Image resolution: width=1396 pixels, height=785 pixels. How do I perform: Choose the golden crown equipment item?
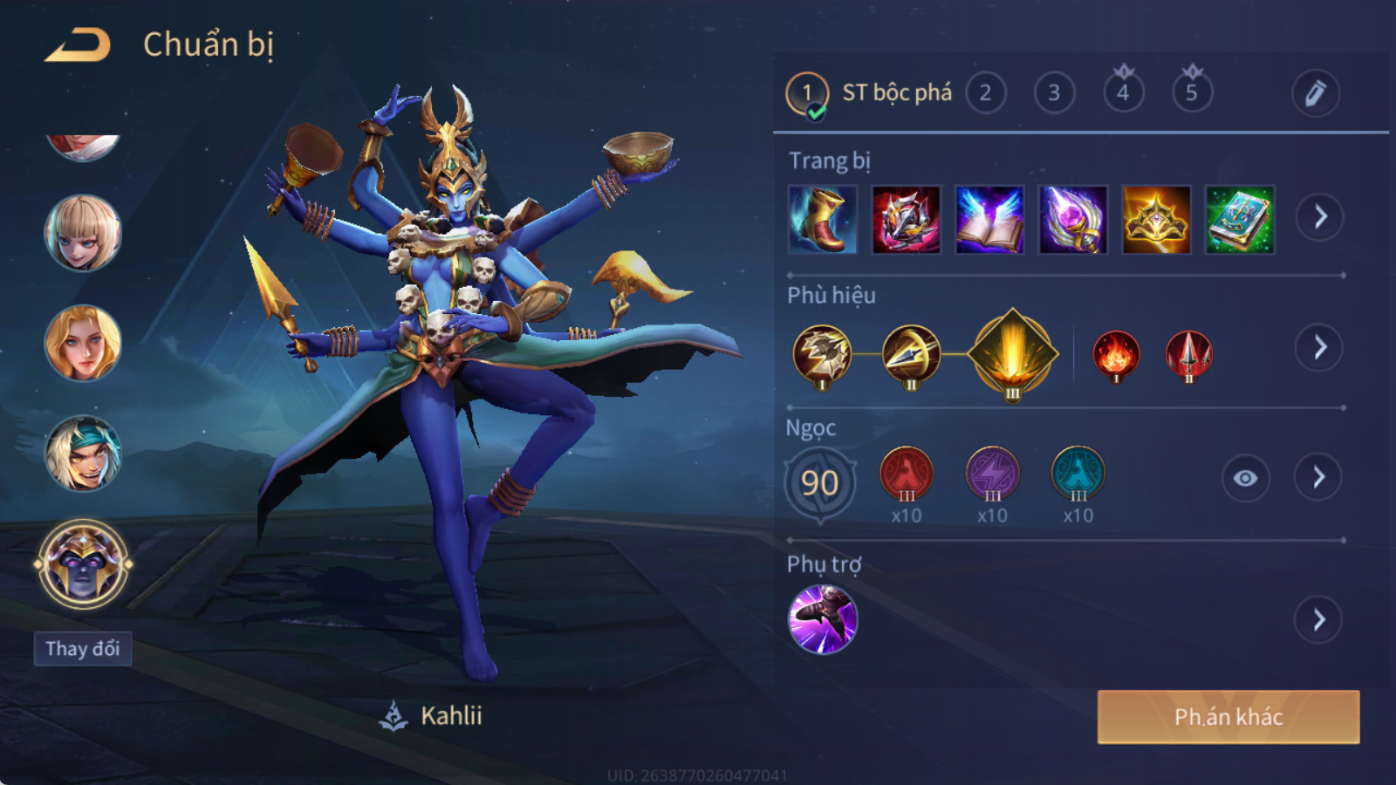(x=1156, y=219)
